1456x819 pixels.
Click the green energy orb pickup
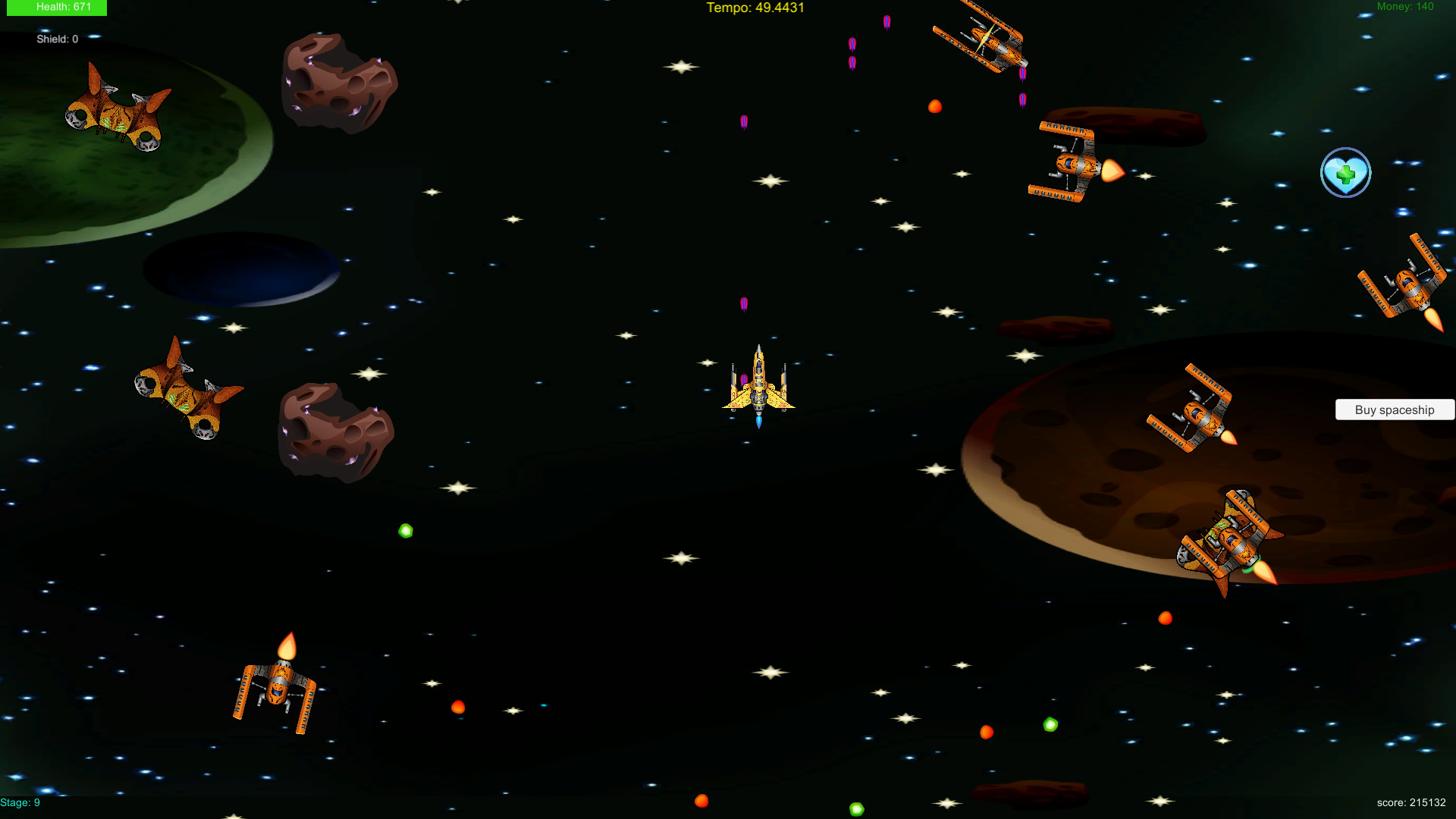(406, 530)
